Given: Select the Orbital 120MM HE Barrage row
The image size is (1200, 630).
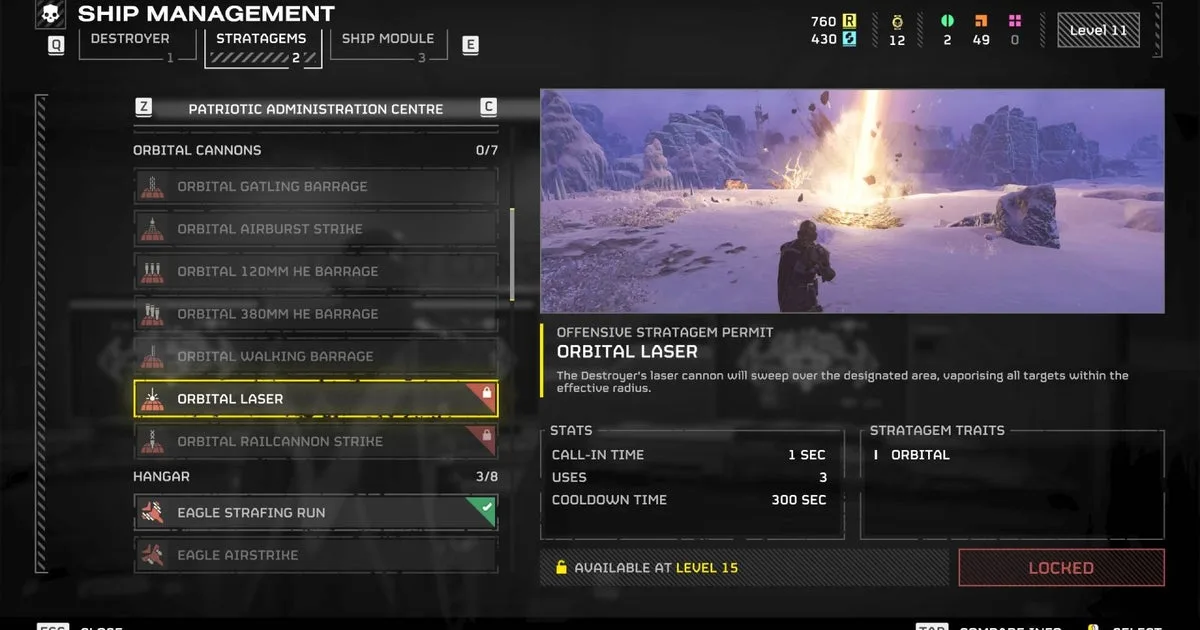Looking at the screenshot, I should pos(315,271).
